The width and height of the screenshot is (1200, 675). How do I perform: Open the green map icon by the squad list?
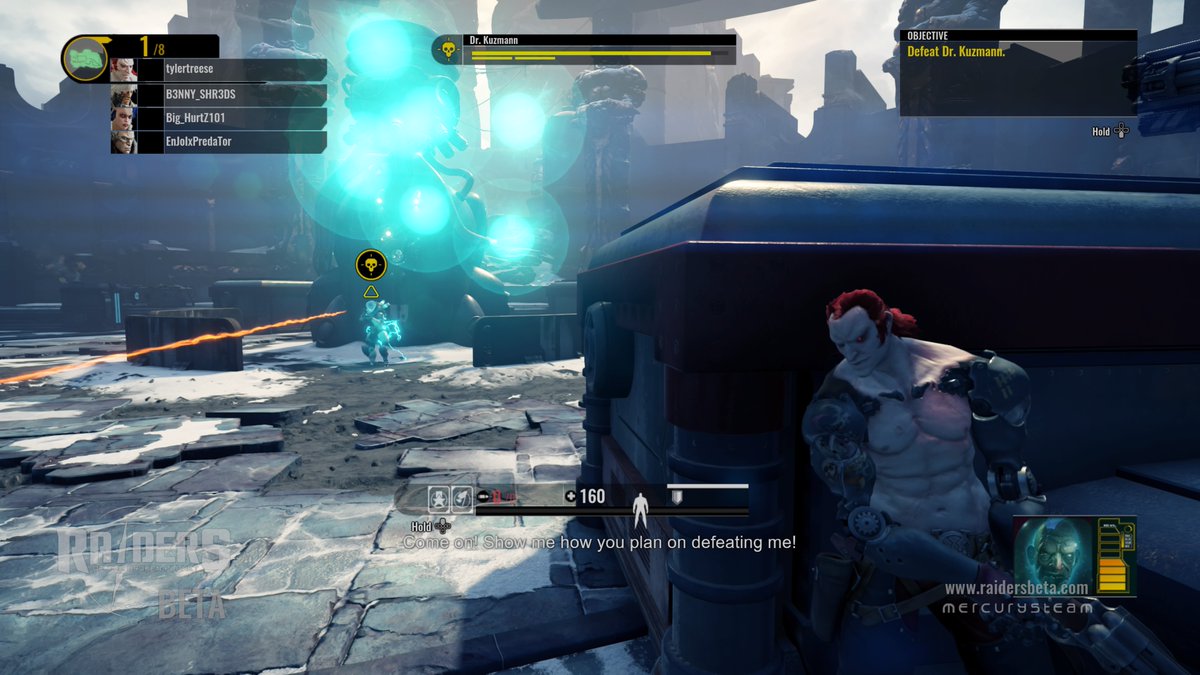click(x=86, y=59)
